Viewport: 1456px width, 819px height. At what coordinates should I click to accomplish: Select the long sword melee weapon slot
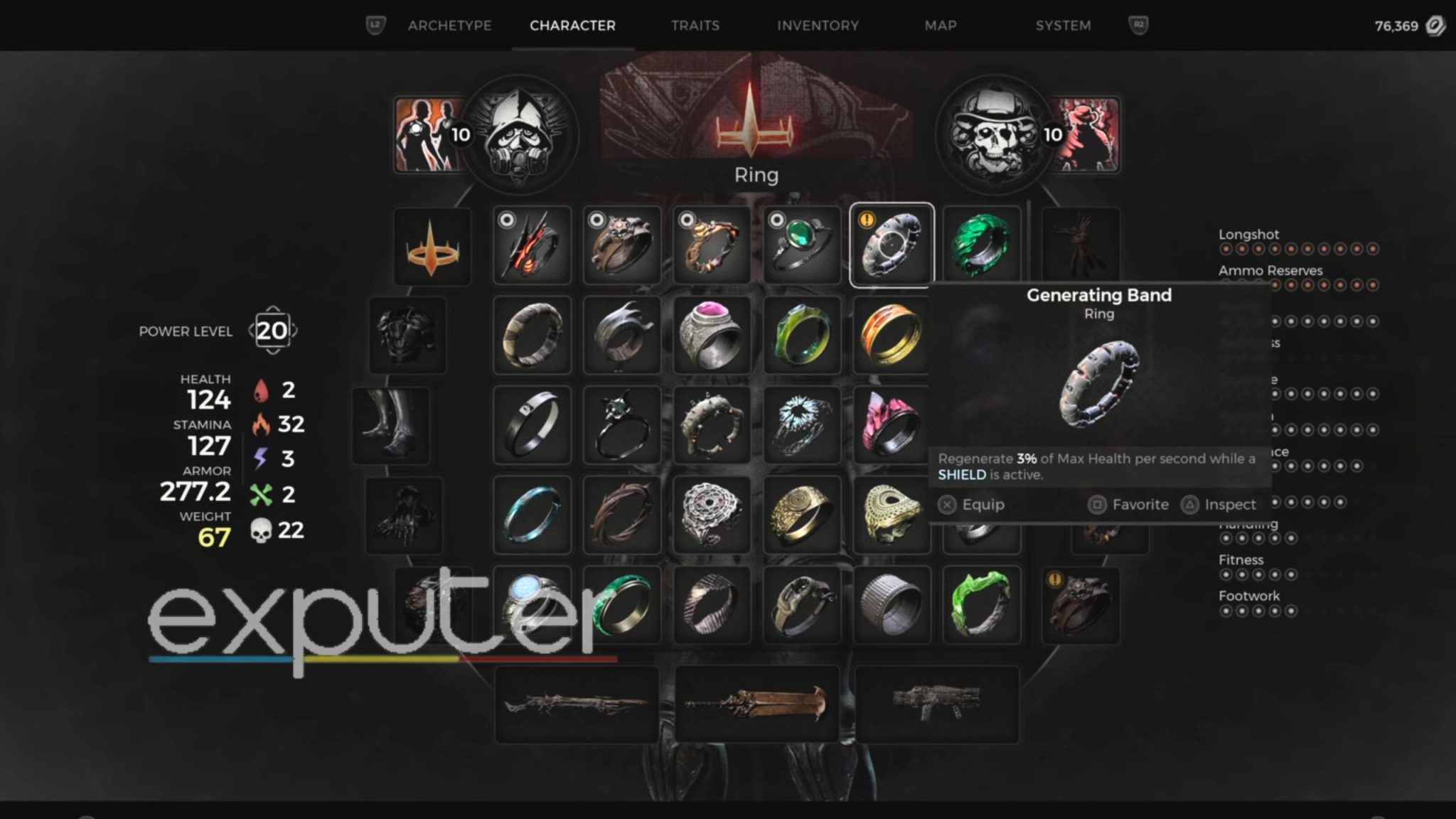(756, 704)
